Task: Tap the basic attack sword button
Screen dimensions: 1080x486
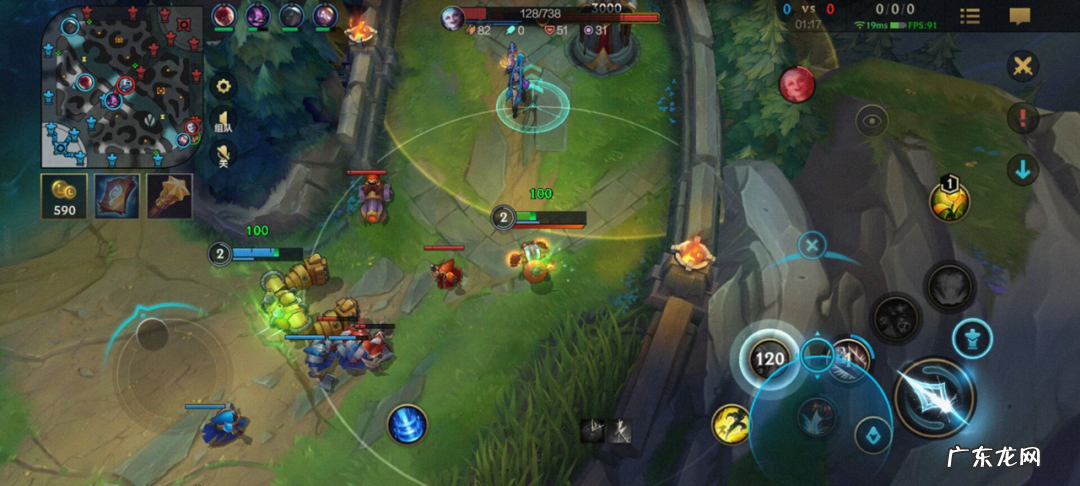Action: tap(934, 397)
